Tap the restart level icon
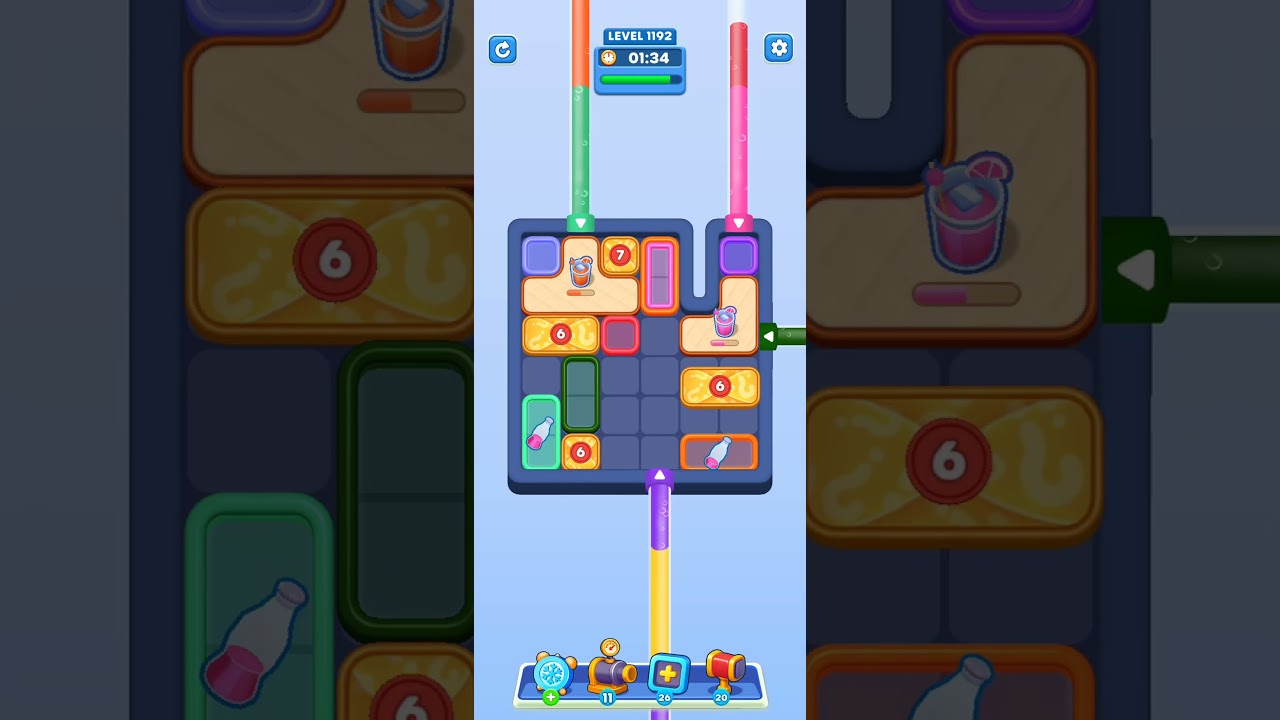 click(x=503, y=50)
